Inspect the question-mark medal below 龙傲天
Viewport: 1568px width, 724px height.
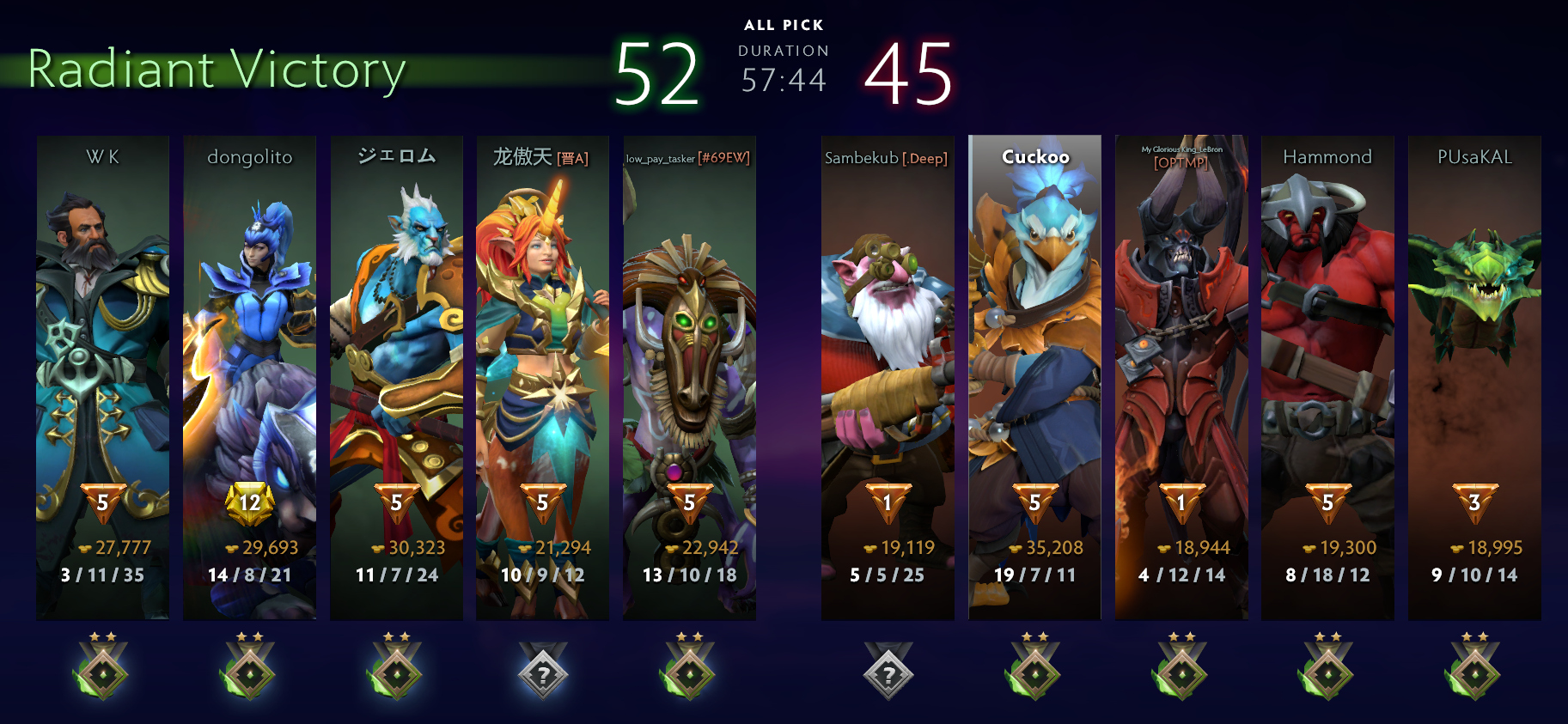[x=542, y=671]
